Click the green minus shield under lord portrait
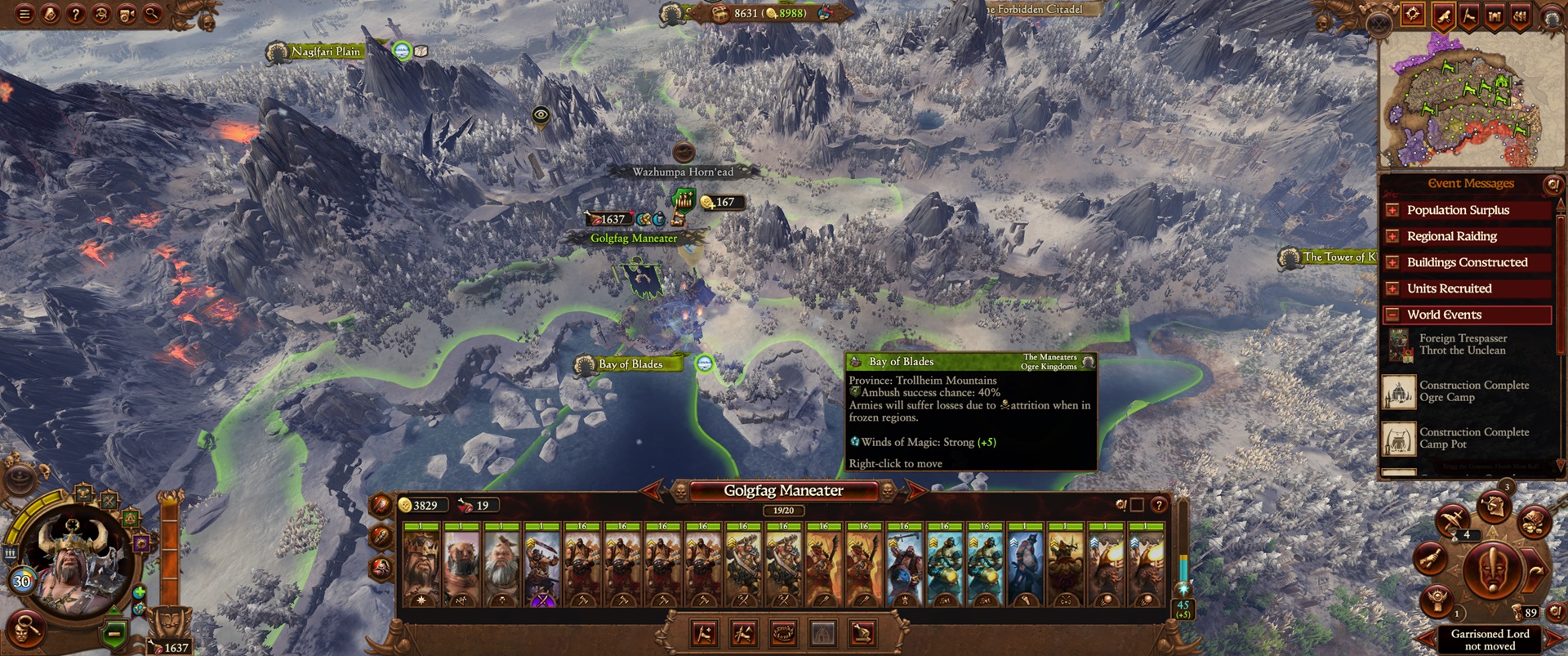 point(114,632)
